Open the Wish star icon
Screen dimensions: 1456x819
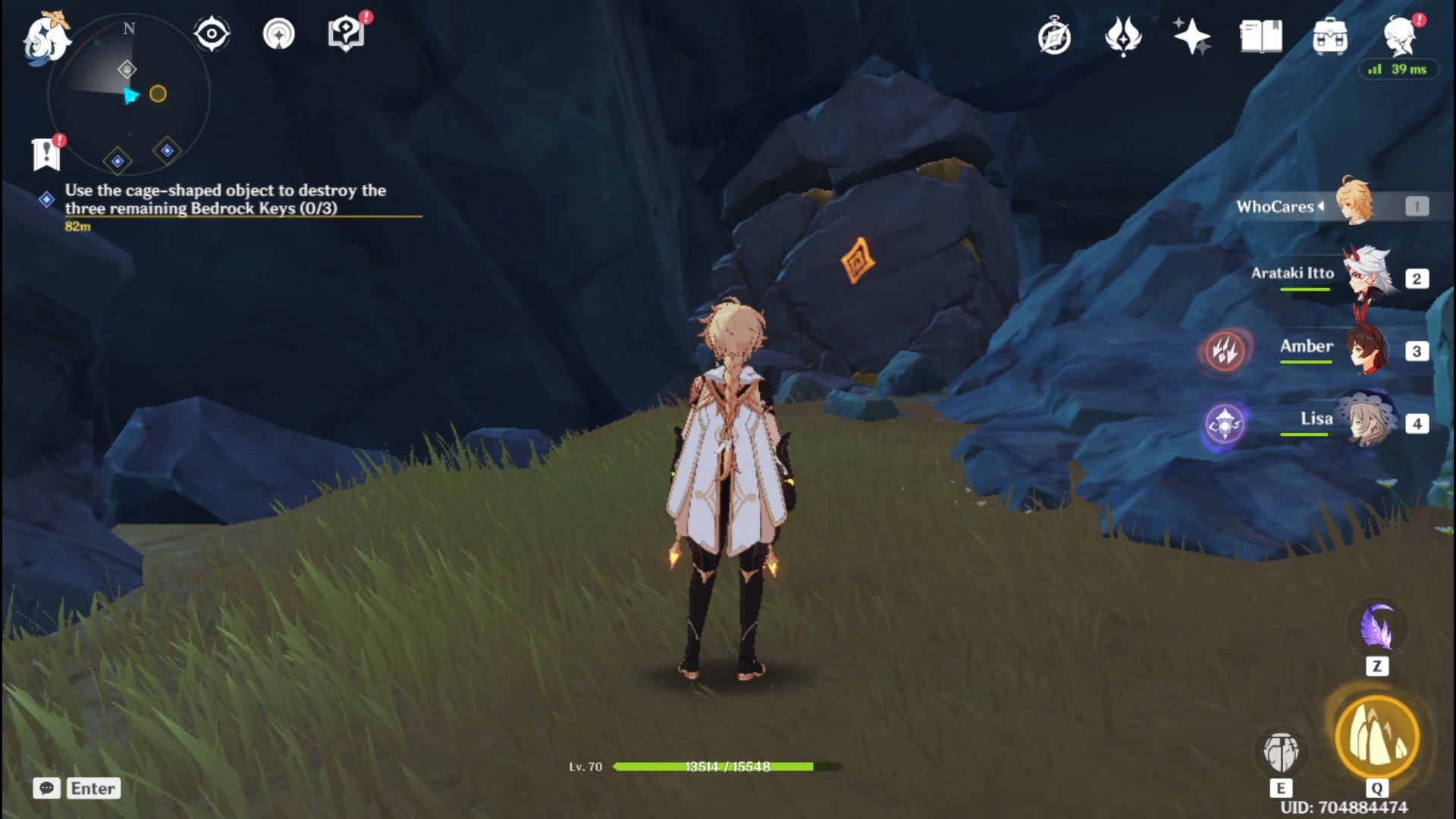pyautogui.click(x=1191, y=36)
